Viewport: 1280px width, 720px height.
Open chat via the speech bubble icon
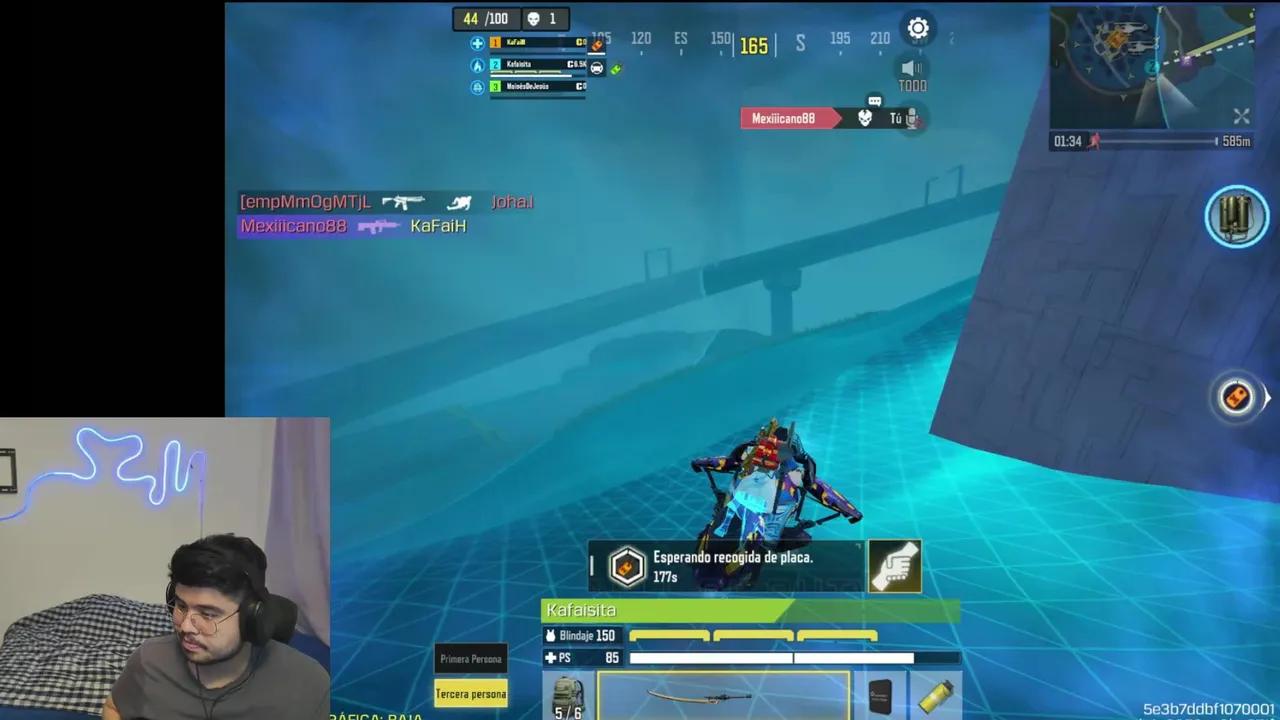coord(874,101)
